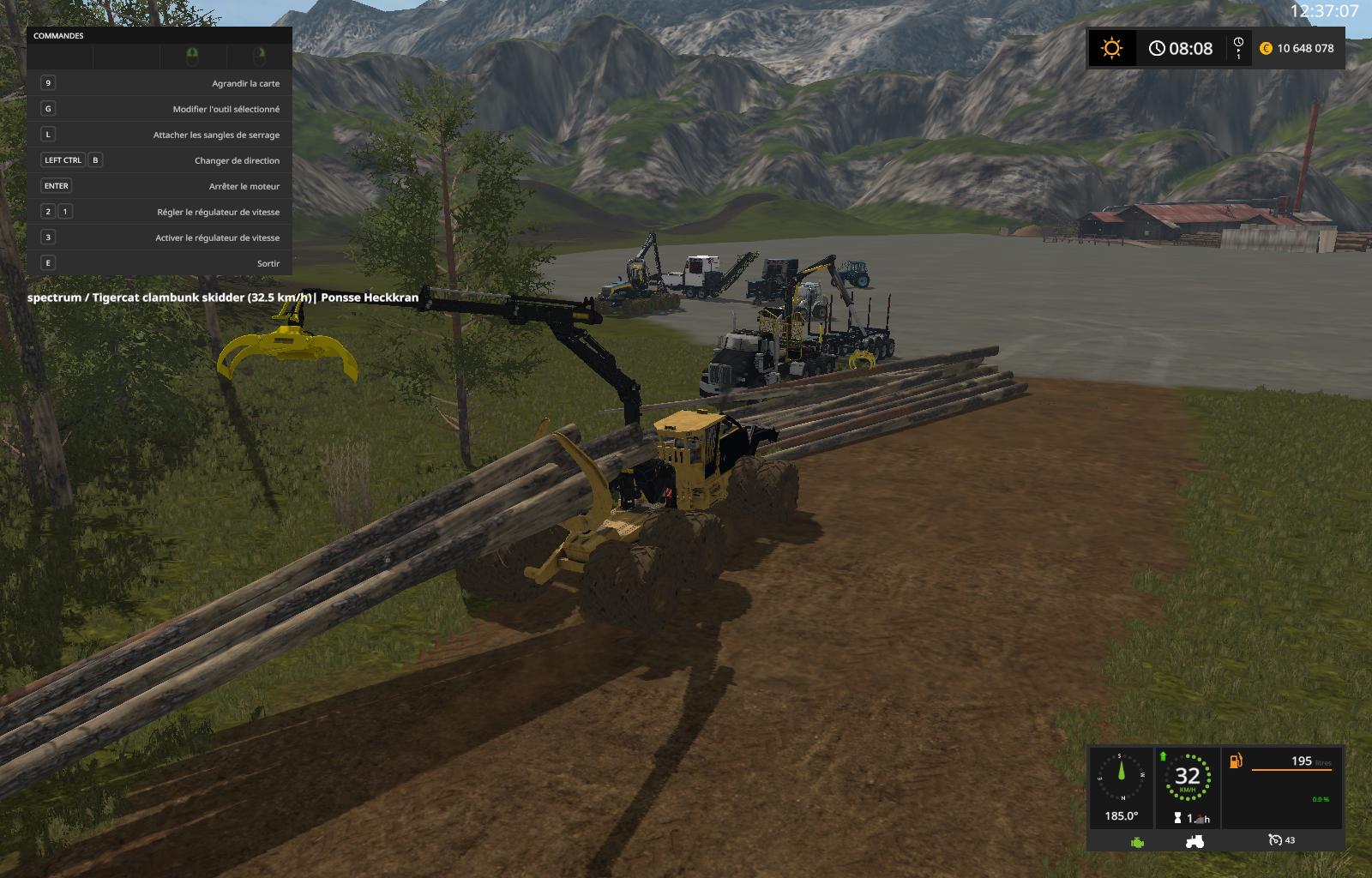Viewport: 1372px width, 878px height.
Task: Select the green engine status icon
Action: [x=1137, y=841]
